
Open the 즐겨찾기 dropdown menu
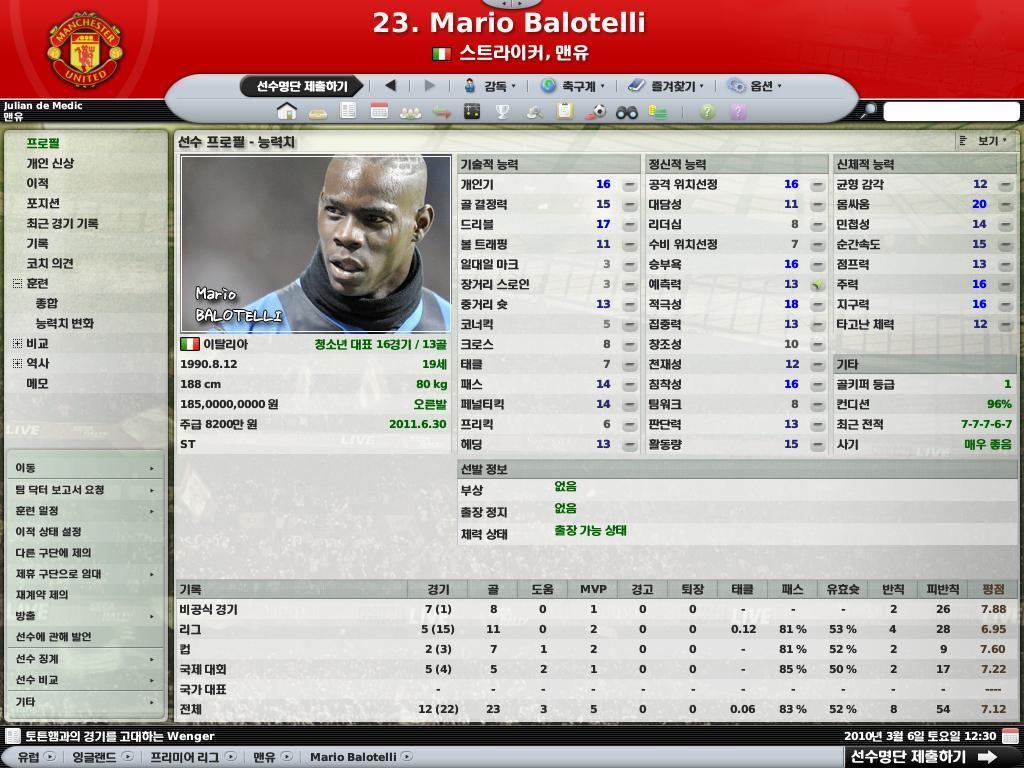click(664, 87)
